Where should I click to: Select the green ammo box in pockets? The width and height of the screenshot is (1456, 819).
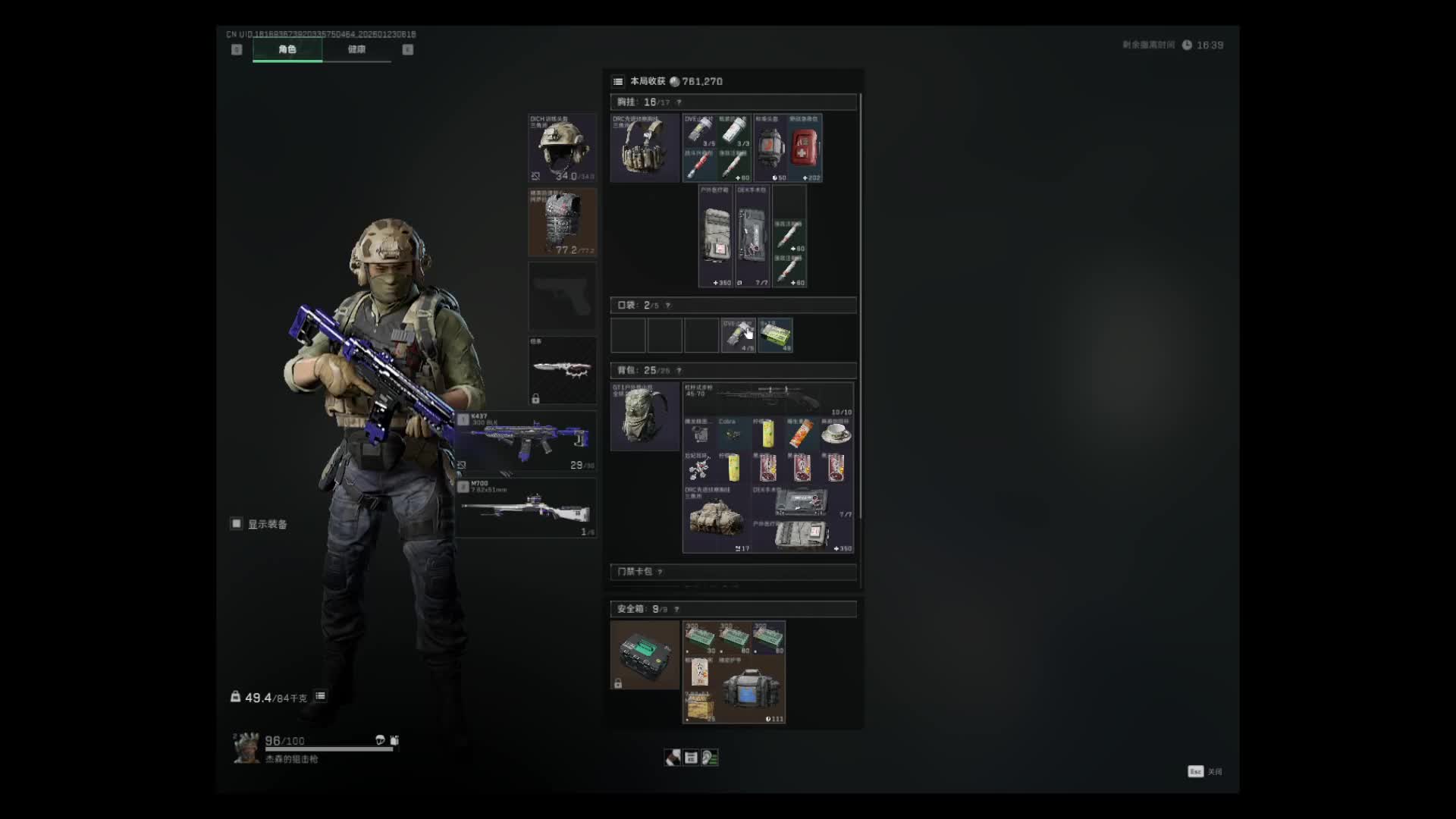(775, 335)
